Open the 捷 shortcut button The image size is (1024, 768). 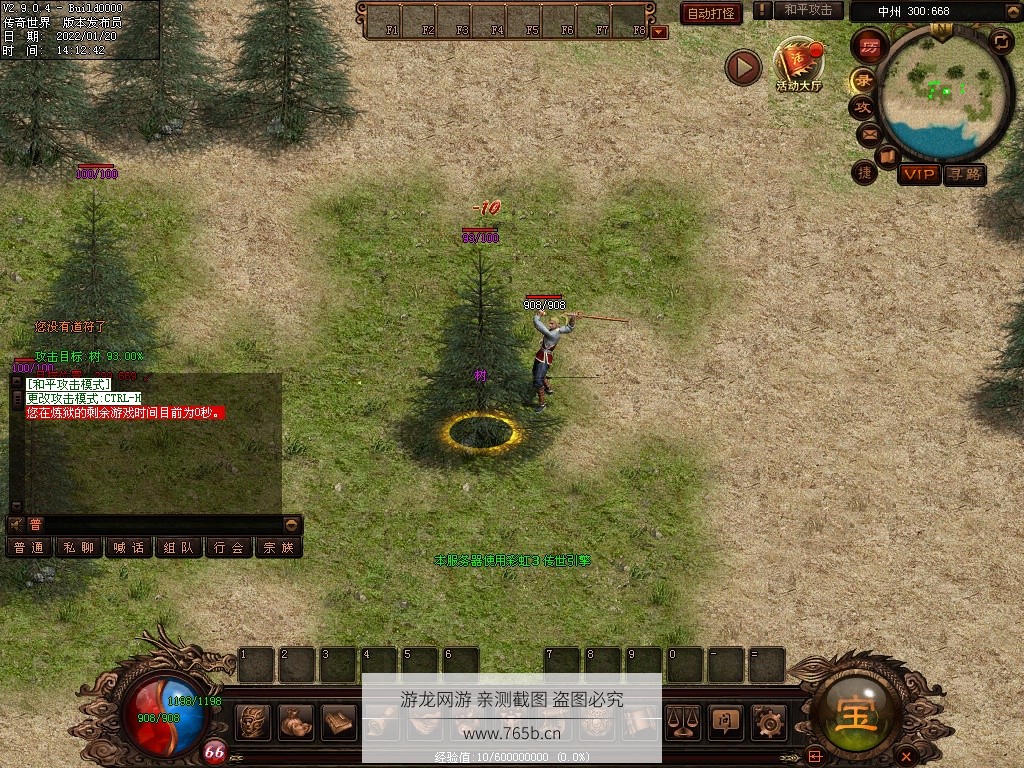pos(864,172)
